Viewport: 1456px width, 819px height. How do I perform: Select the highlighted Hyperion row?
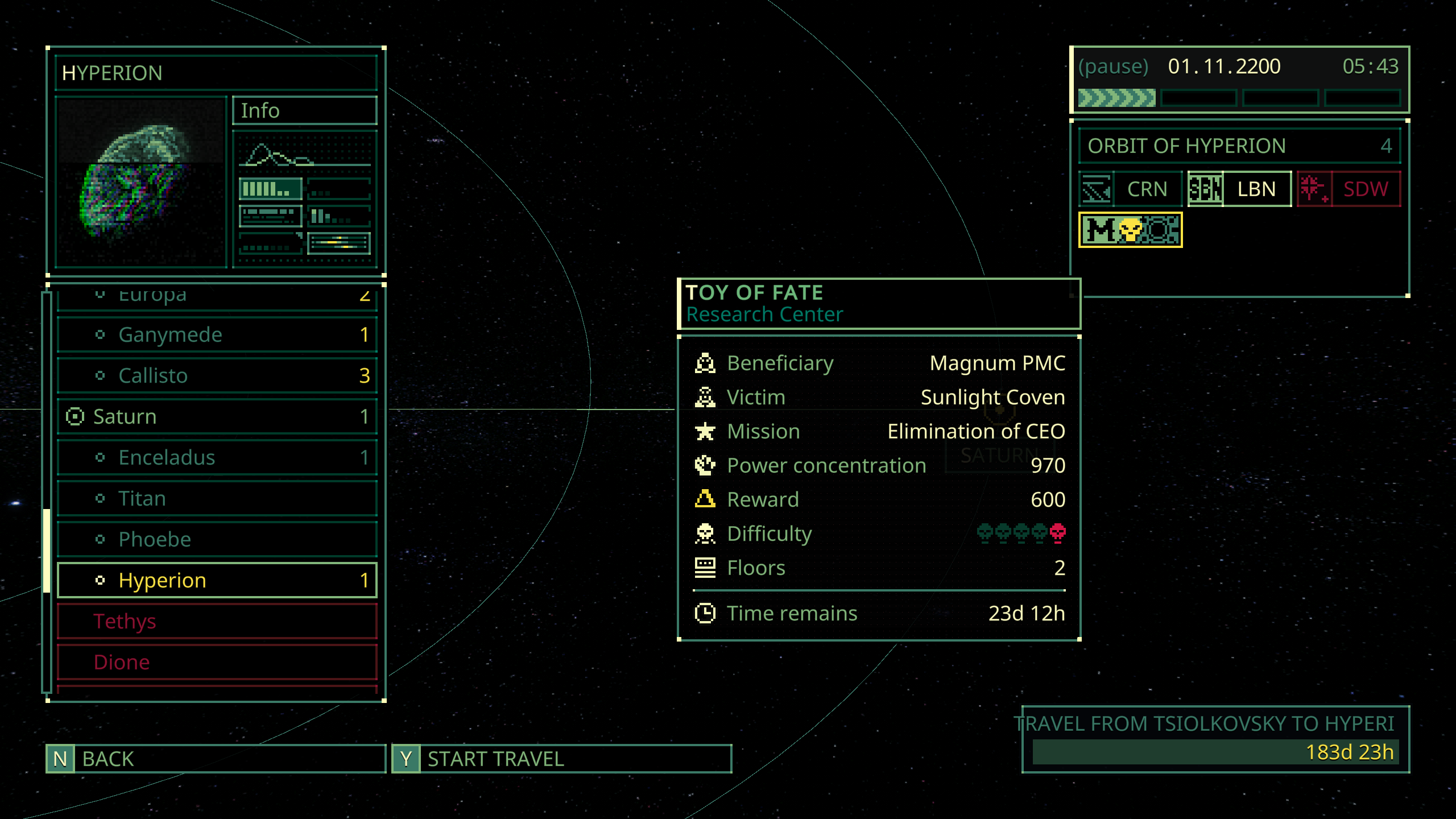[x=216, y=580]
